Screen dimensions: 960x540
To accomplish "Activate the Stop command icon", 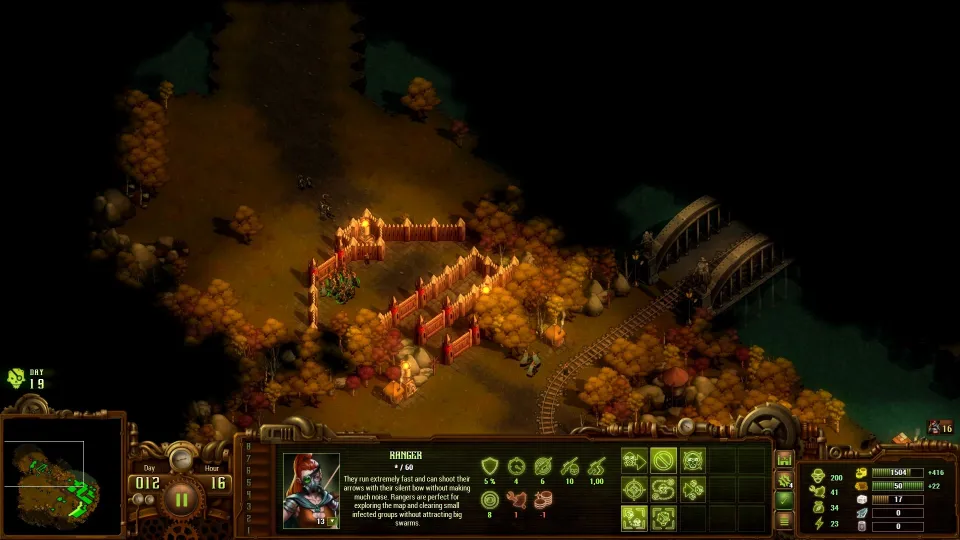I will point(663,460).
